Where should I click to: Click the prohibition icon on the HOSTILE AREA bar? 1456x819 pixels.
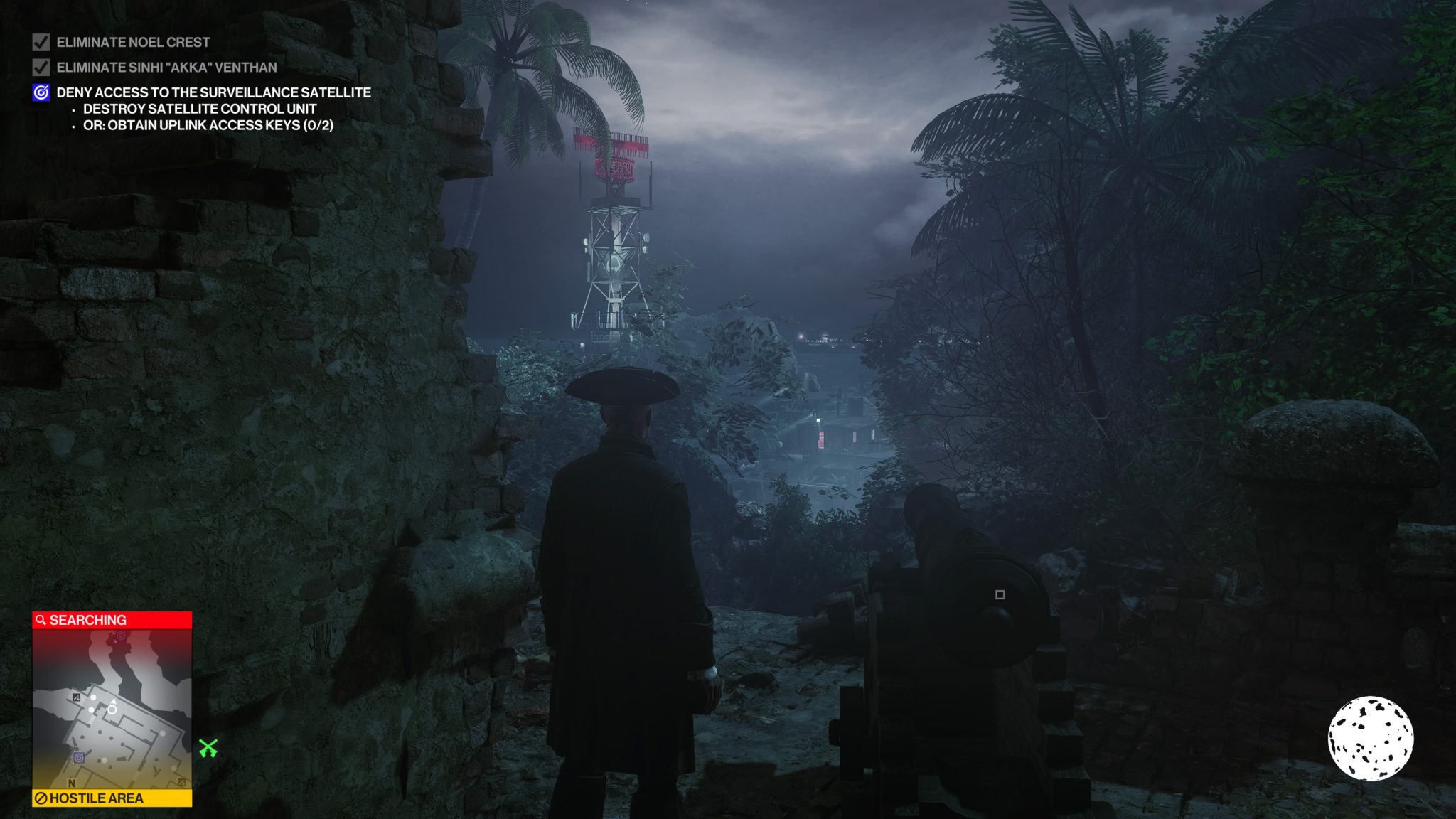(x=42, y=798)
